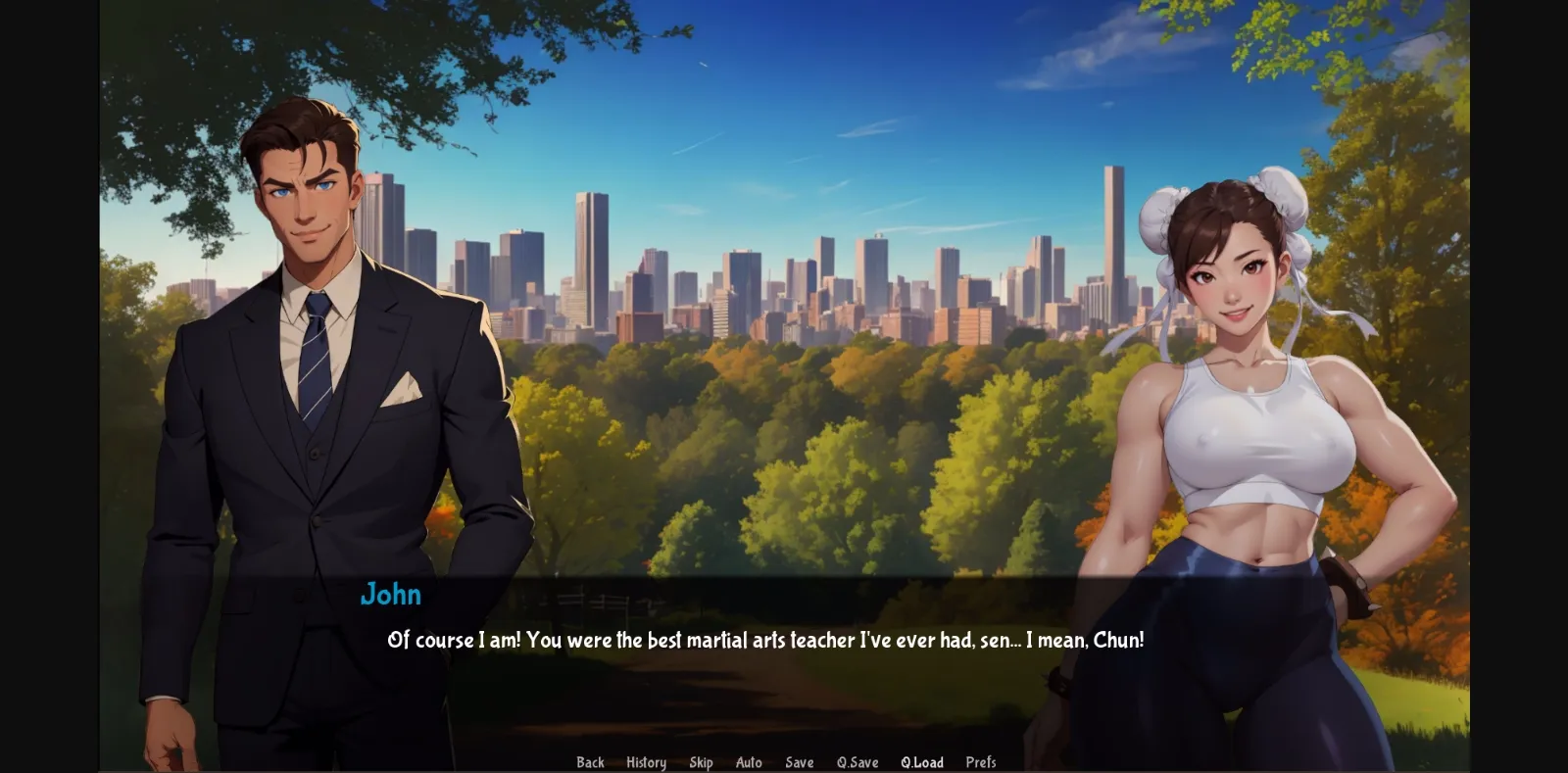Image resolution: width=1568 pixels, height=773 pixels.
Task: Enable Skip mode to fast-forward dialogue
Action: point(702,761)
